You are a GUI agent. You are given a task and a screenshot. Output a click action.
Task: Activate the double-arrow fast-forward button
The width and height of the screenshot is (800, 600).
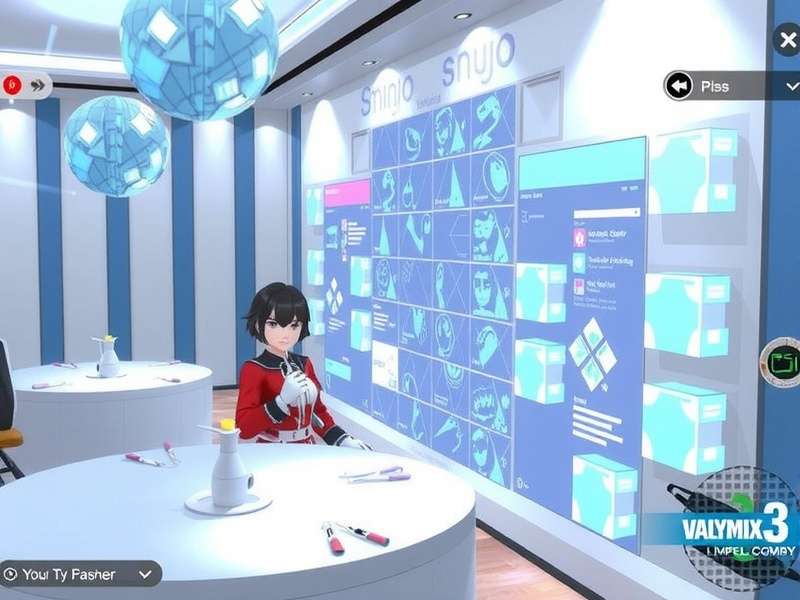coord(39,85)
